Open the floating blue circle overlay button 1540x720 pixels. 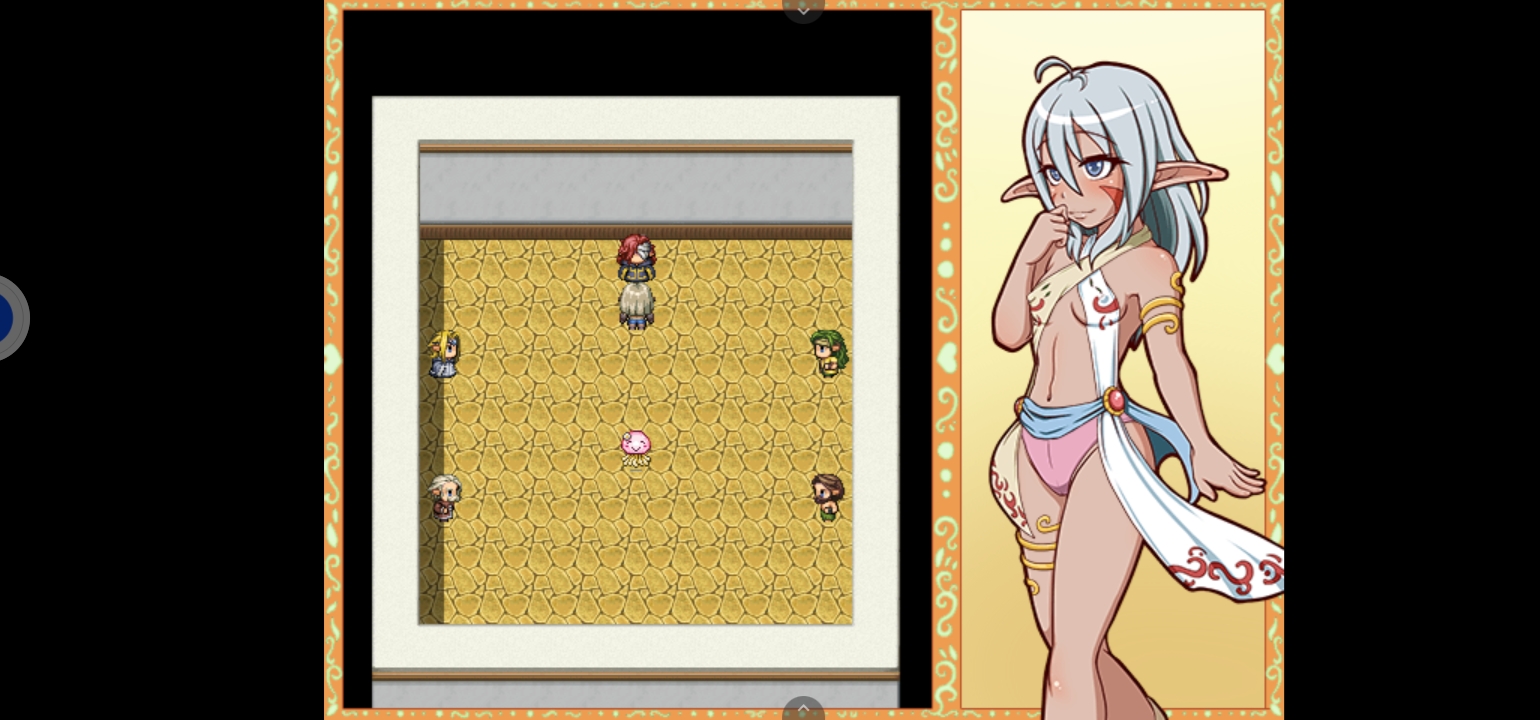[x=6, y=318]
